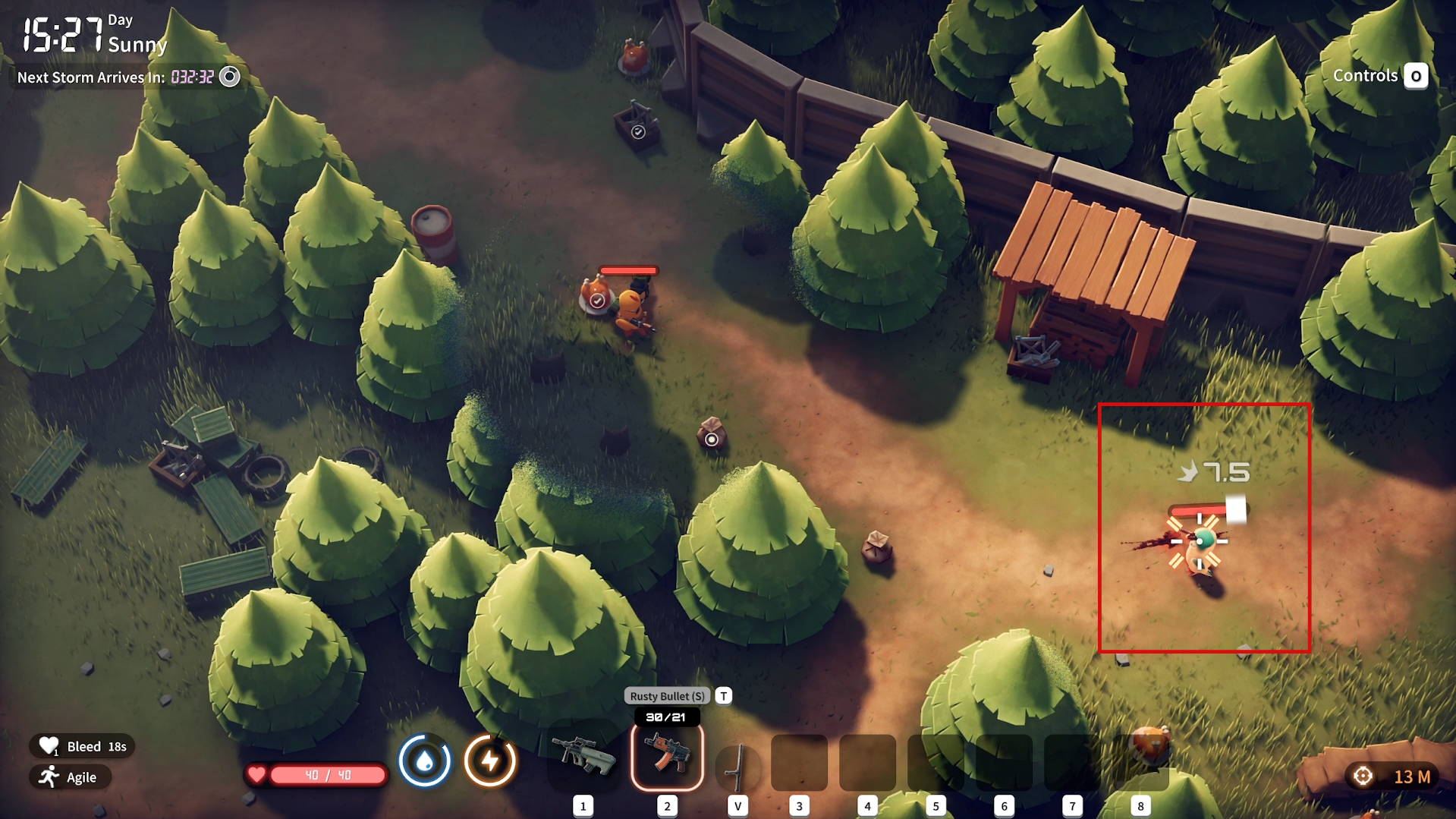
Task: Click the storm icon beside the countdown
Action: tap(229, 77)
